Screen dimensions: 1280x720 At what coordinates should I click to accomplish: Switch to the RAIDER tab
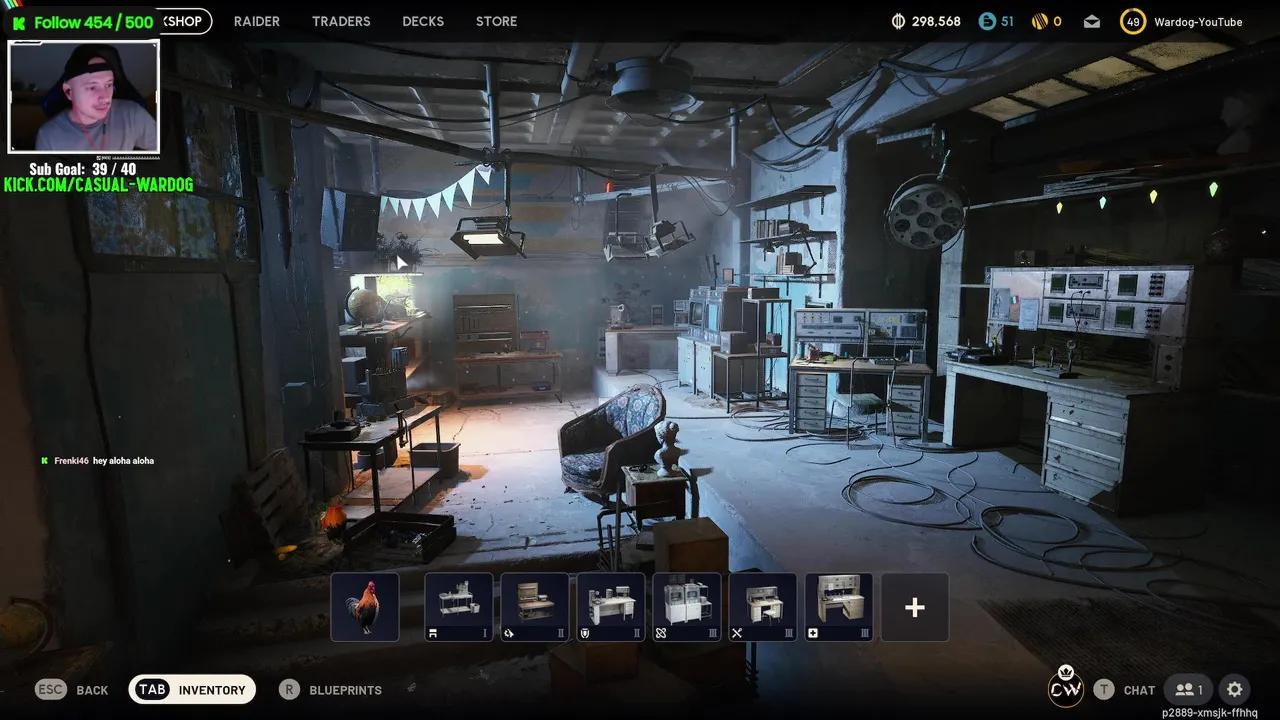[x=257, y=21]
